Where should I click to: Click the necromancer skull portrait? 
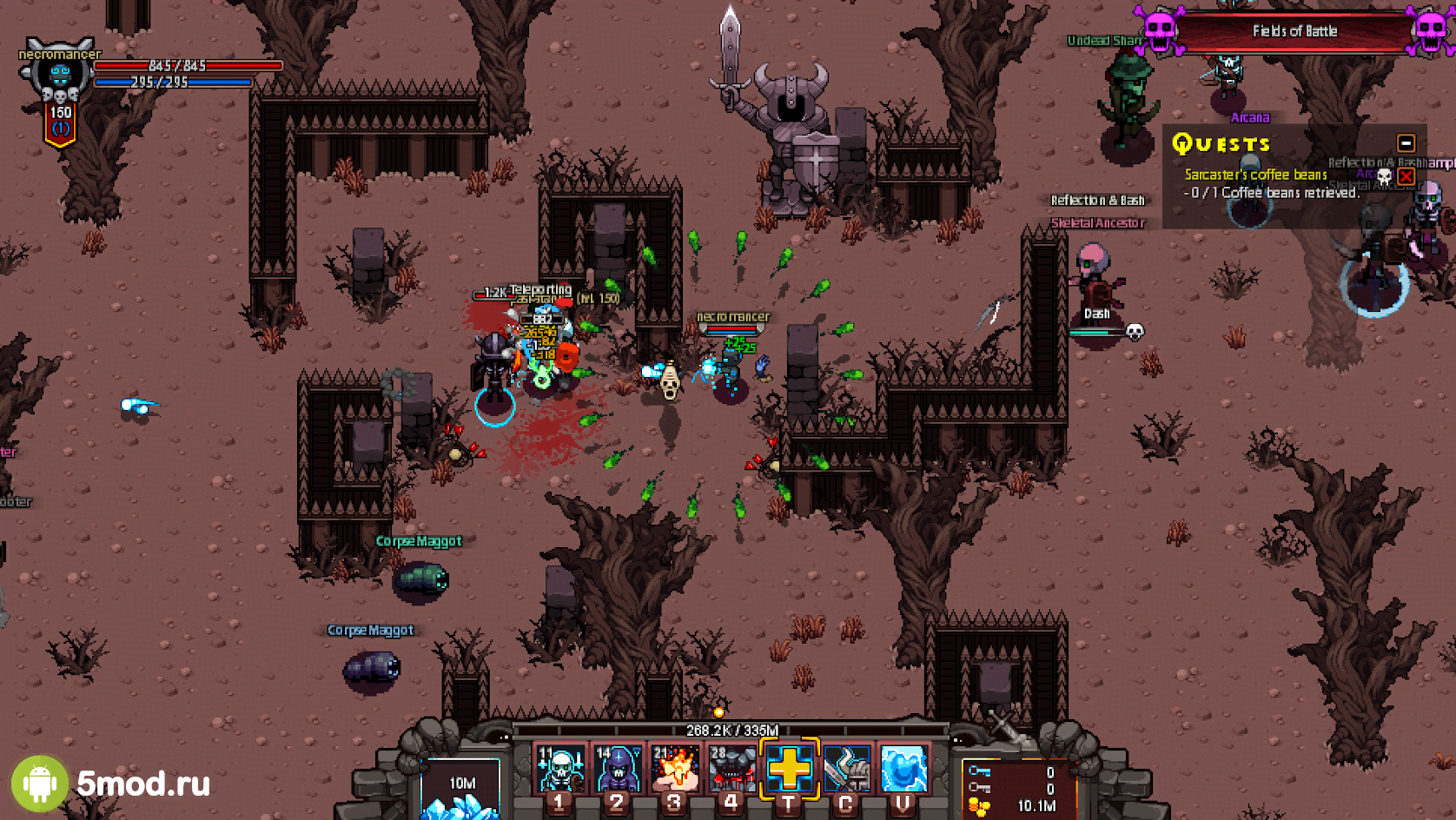pos(59,74)
